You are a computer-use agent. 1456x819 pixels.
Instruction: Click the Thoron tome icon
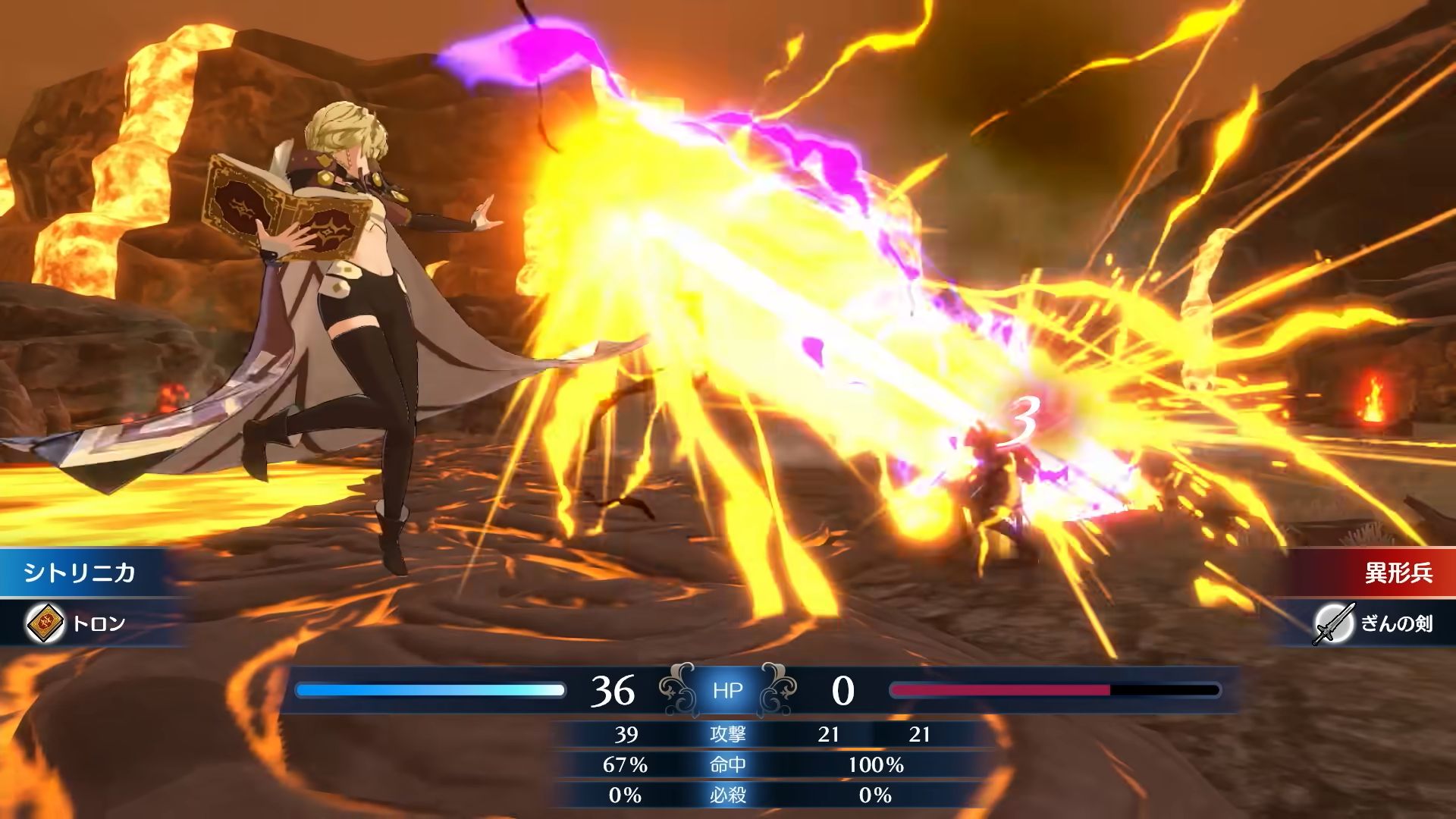click(45, 623)
